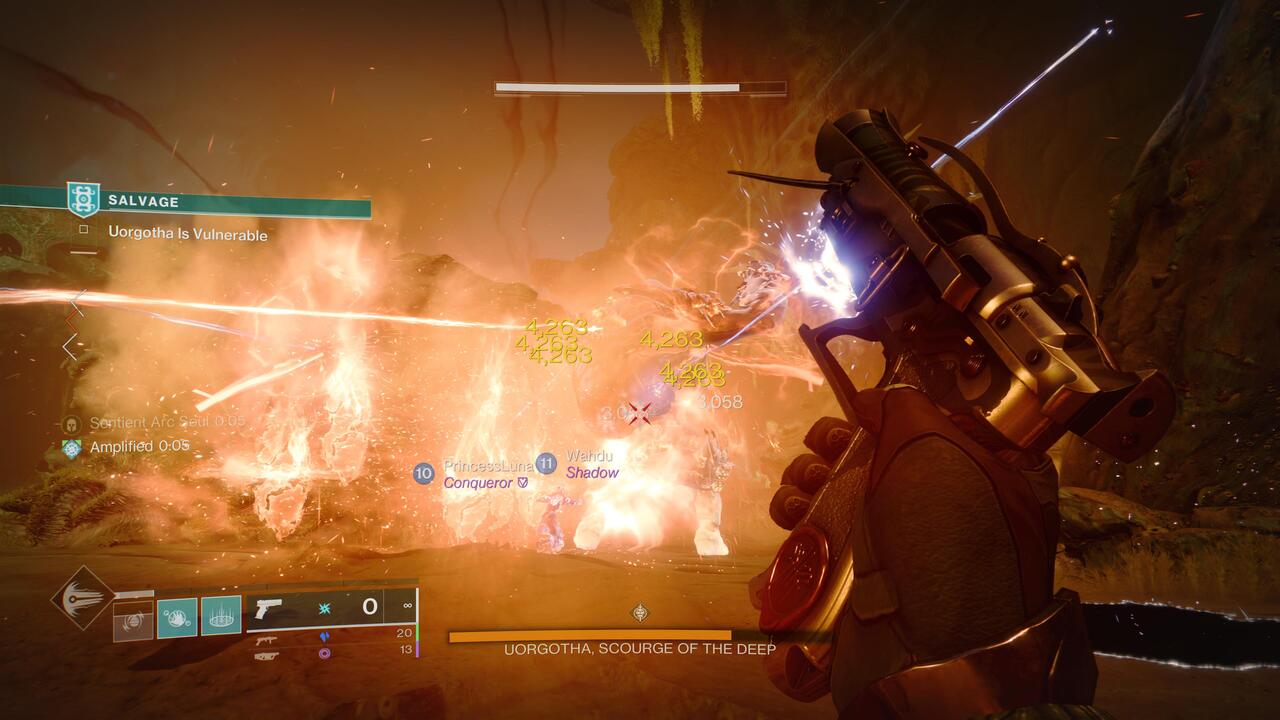Viewport: 1280px width, 720px height.
Task: Click the Amplified buff icon
Action: click(x=70, y=447)
